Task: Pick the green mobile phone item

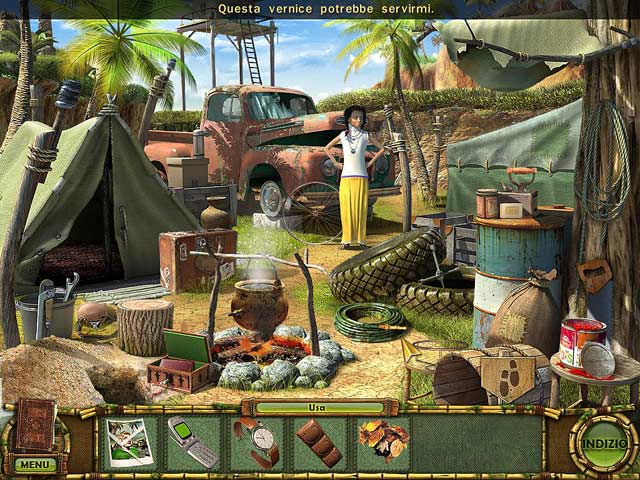Action: pyautogui.click(x=192, y=442)
